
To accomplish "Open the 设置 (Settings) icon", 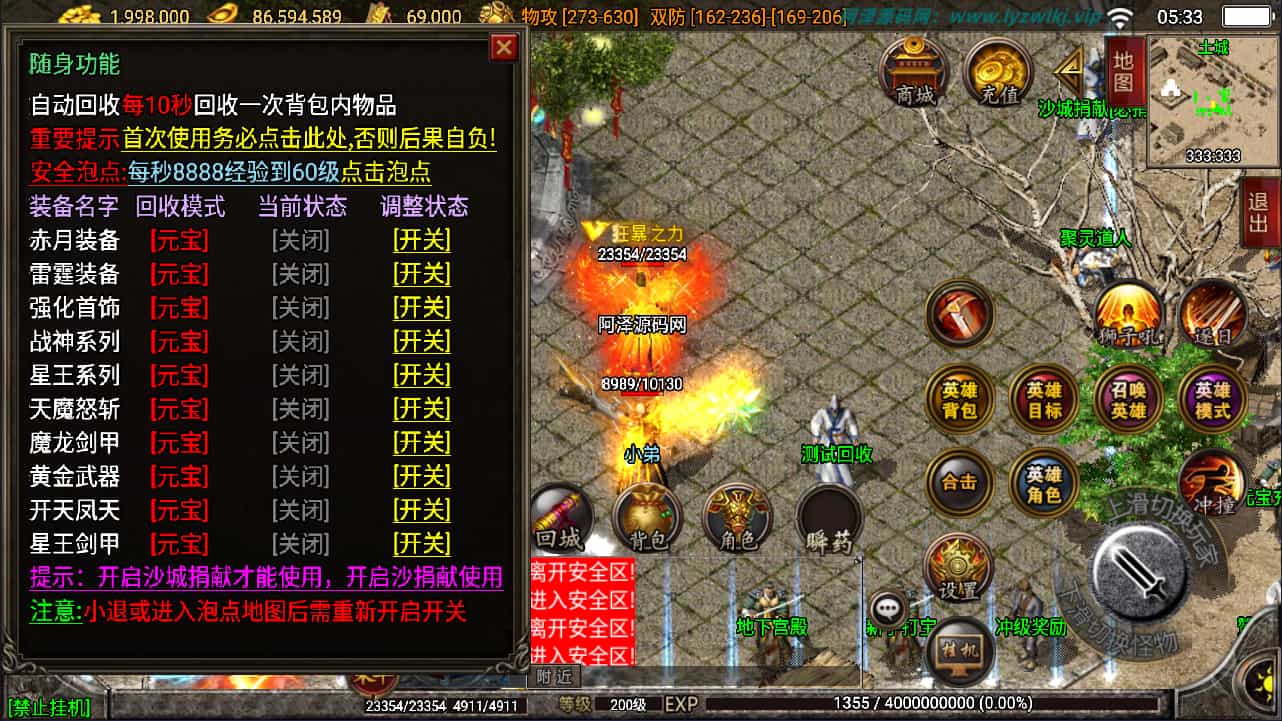I will point(960,566).
